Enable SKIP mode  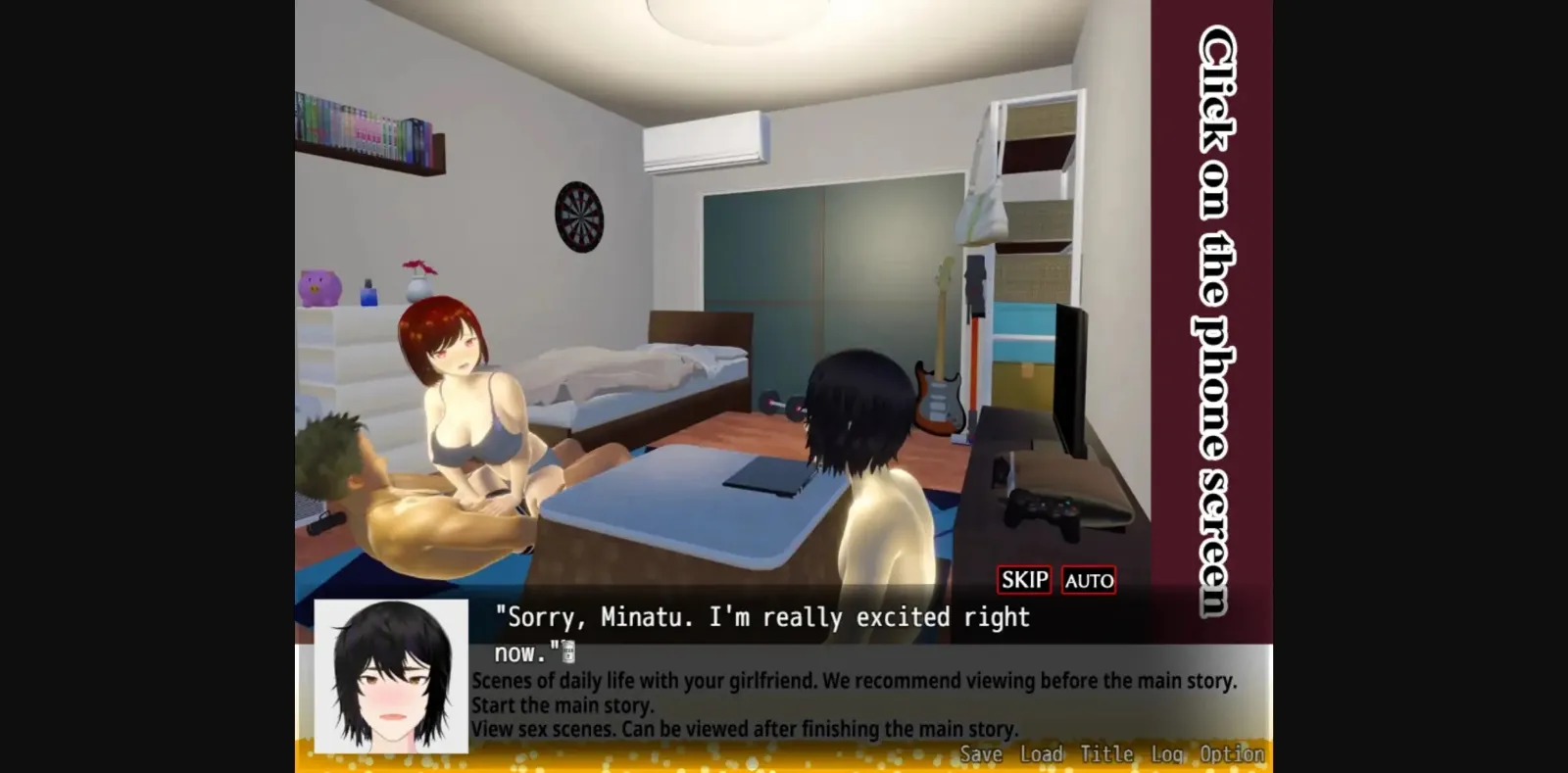(1022, 580)
